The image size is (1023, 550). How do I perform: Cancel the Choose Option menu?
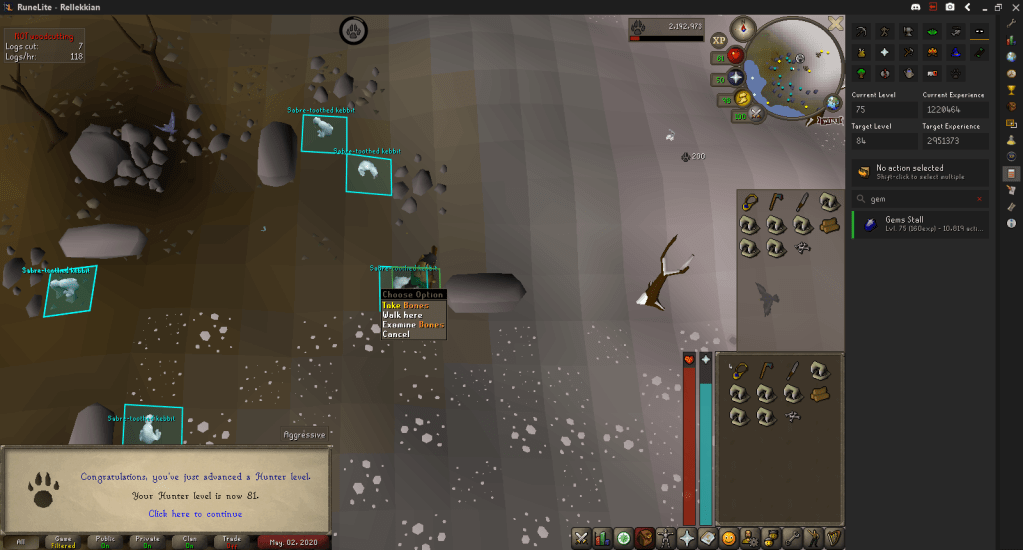pyautogui.click(x=396, y=334)
